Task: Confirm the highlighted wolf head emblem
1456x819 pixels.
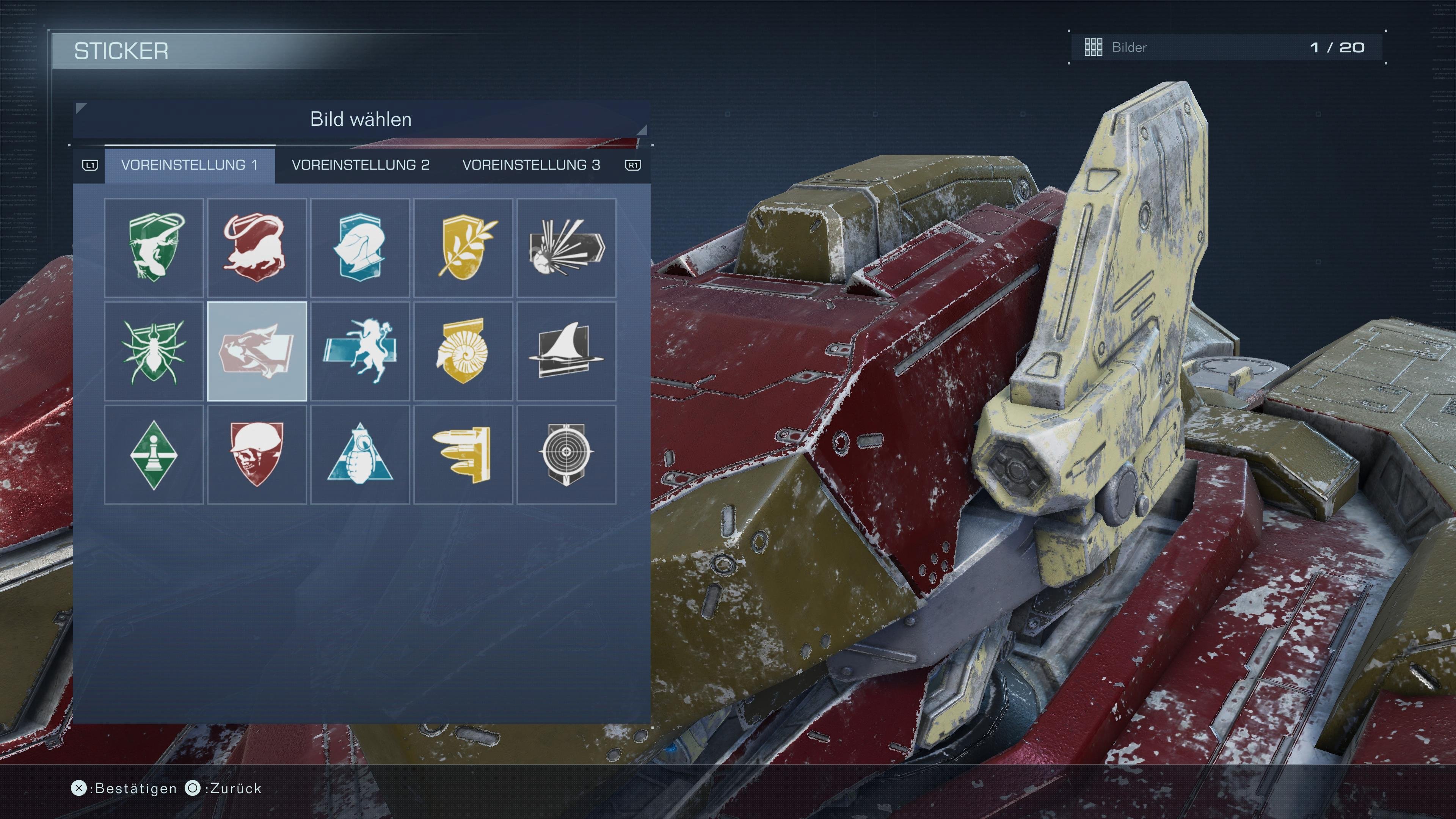Action: [257, 351]
